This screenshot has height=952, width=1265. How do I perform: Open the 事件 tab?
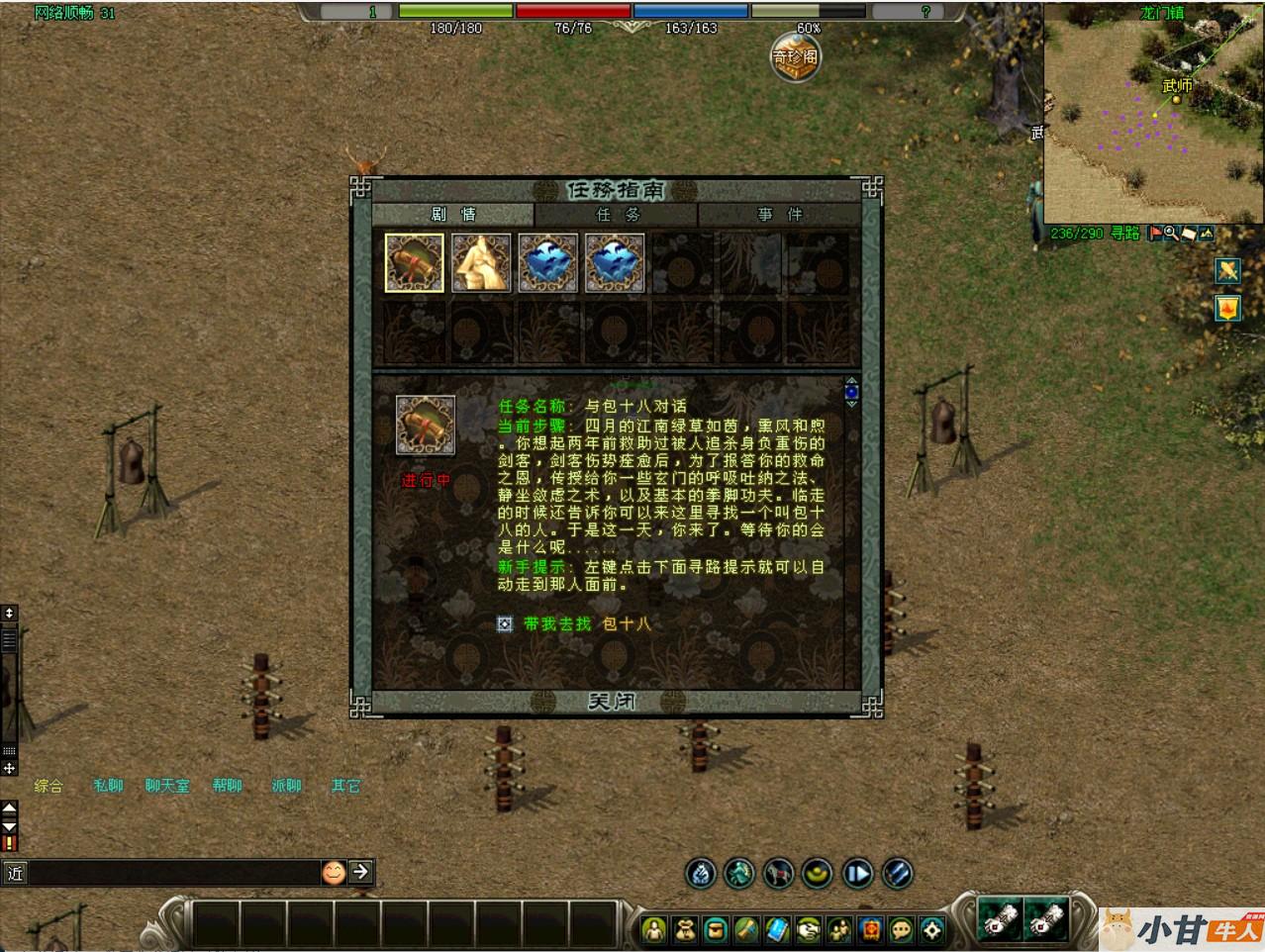coord(779,215)
